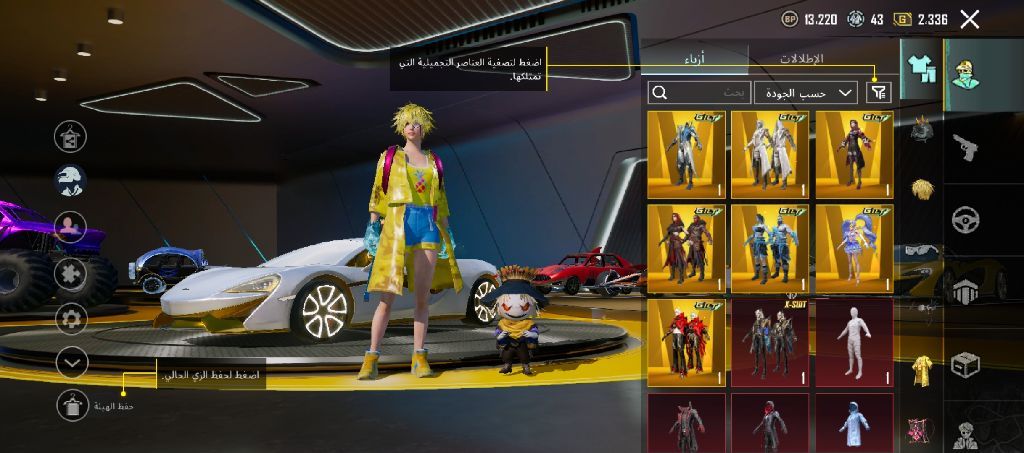Open the pistol weapons category
This screenshot has width=1024, height=453.
(966, 147)
